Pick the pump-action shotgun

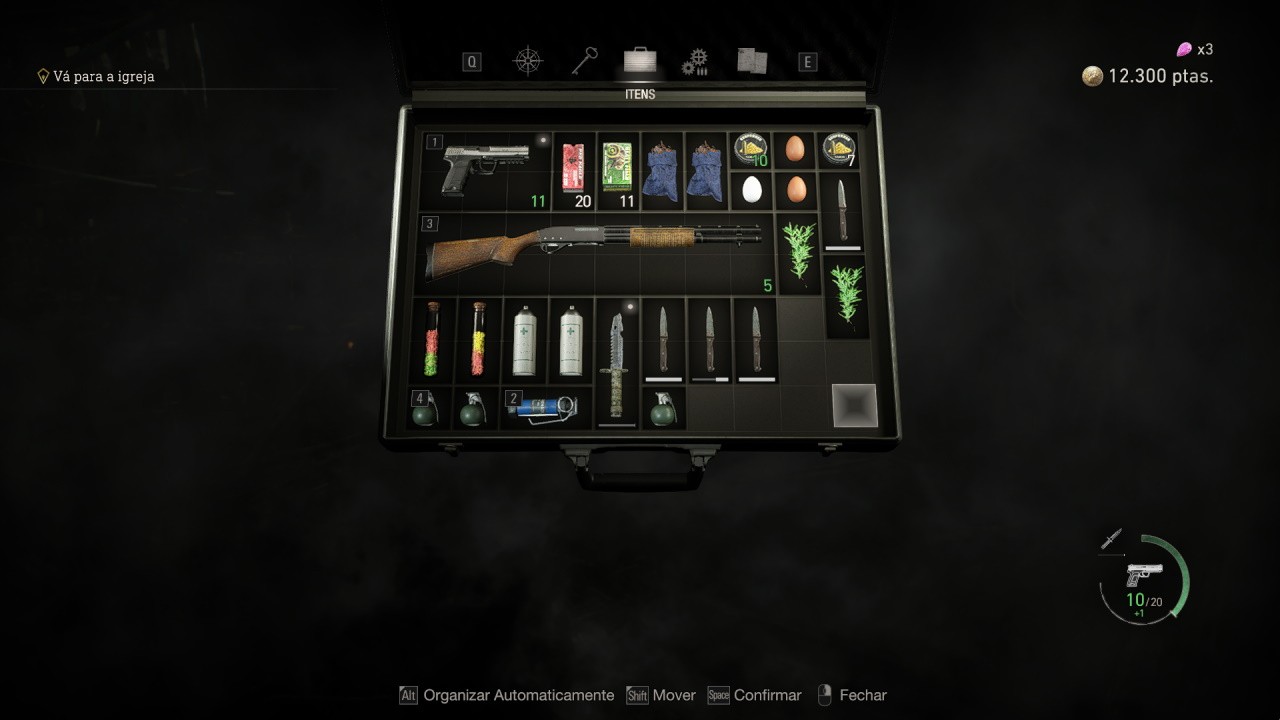click(x=594, y=250)
